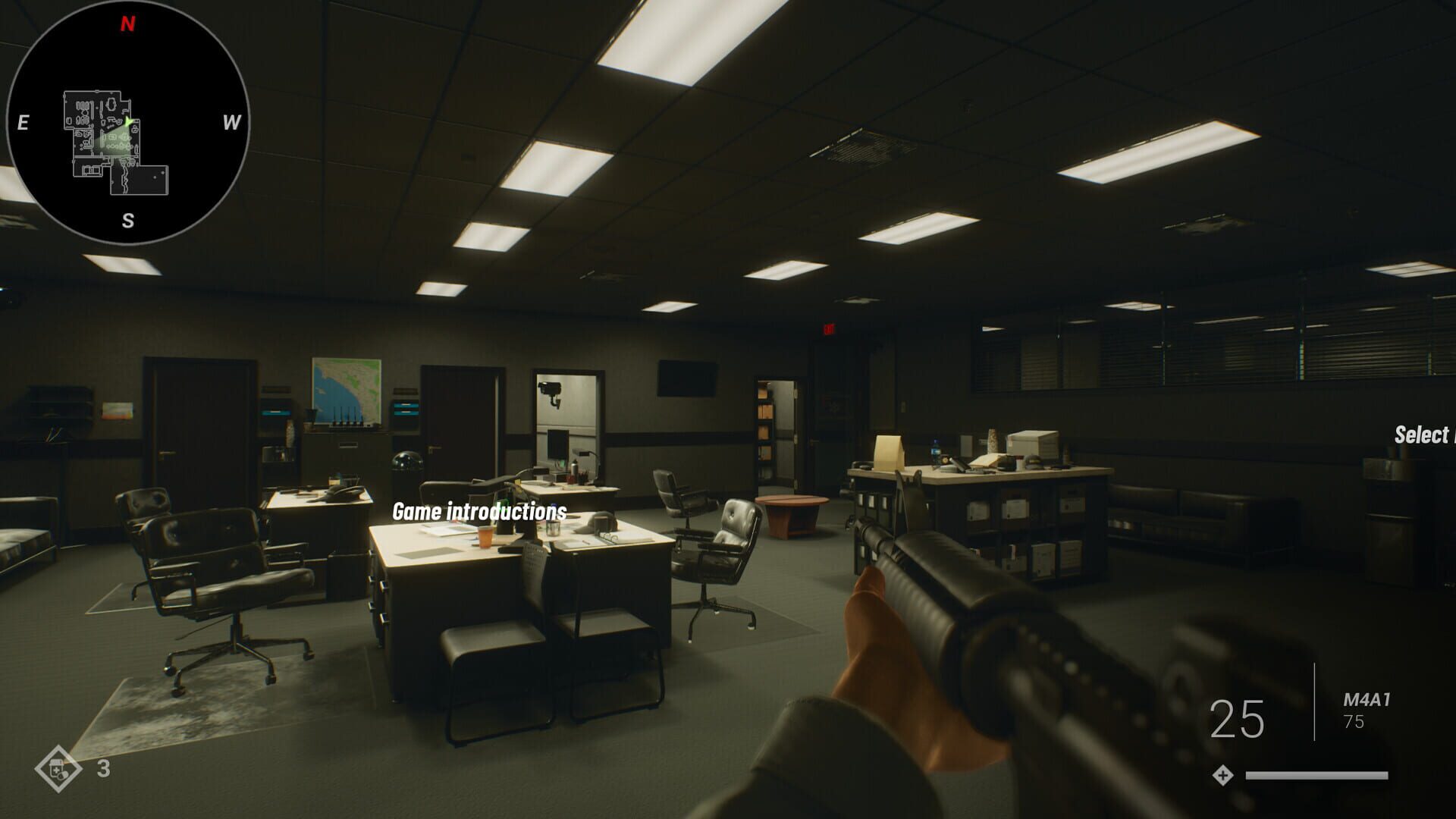Click the E east compass marker
This screenshot has height=819, width=1456.
pos(23,120)
